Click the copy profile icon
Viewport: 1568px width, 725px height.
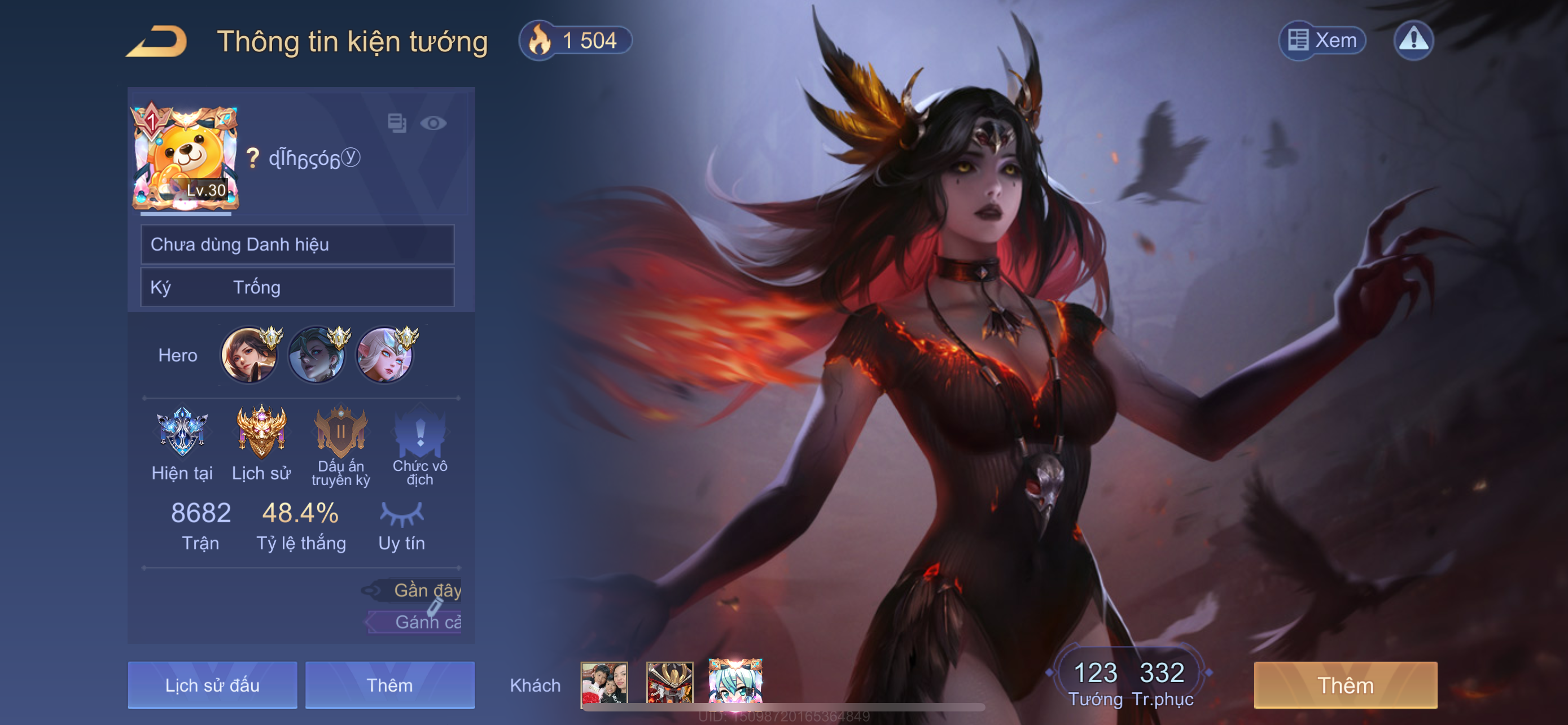click(397, 124)
